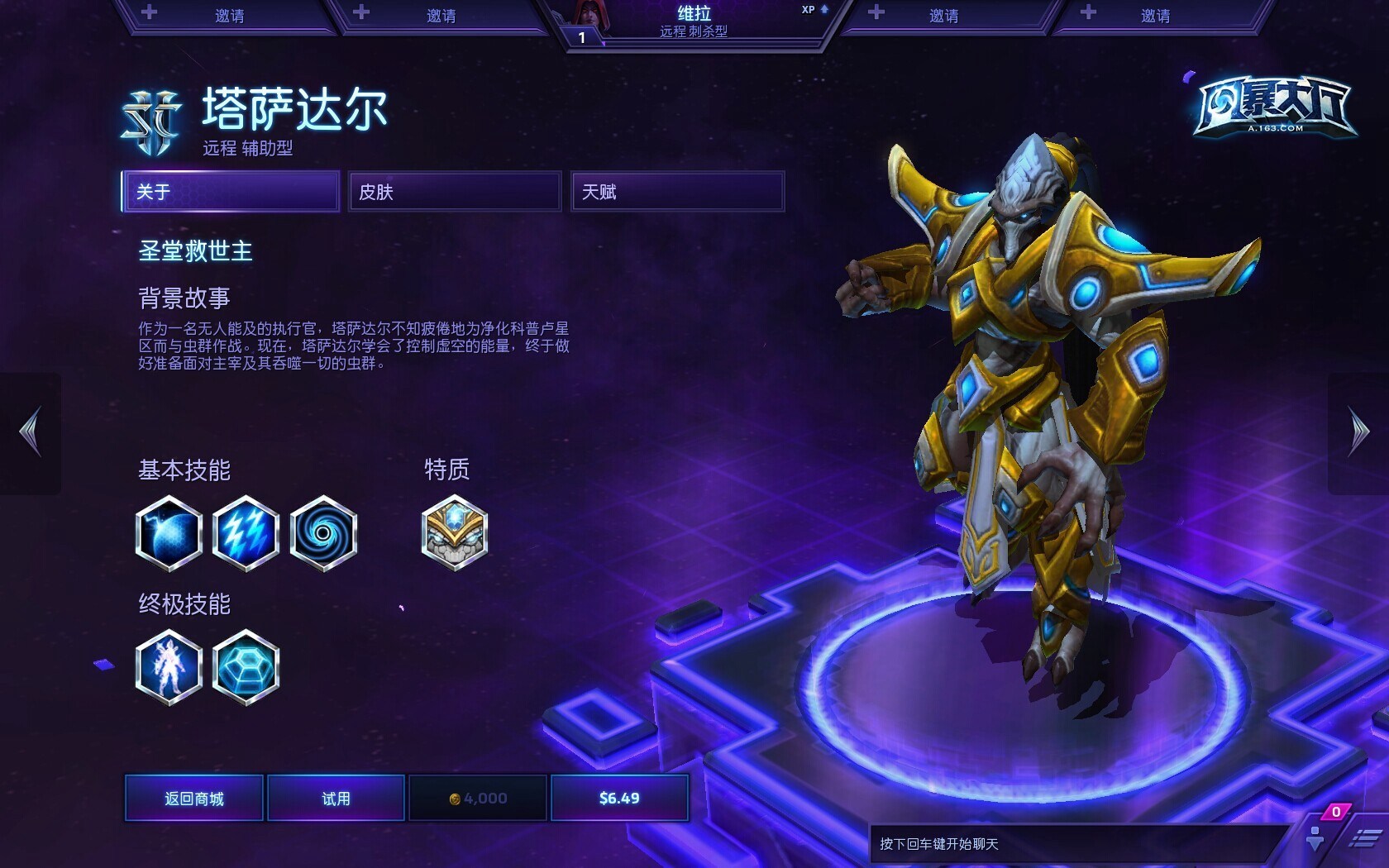Select the cyan crystal heroic ability icon

[246, 667]
